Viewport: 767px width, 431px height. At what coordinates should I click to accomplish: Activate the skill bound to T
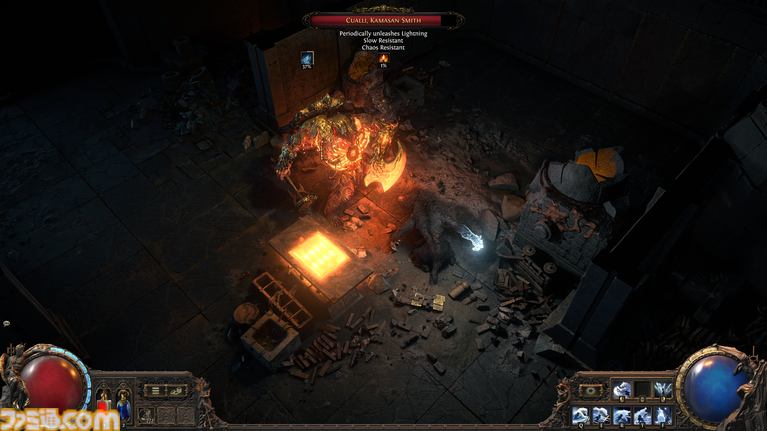click(x=641, y=414)
